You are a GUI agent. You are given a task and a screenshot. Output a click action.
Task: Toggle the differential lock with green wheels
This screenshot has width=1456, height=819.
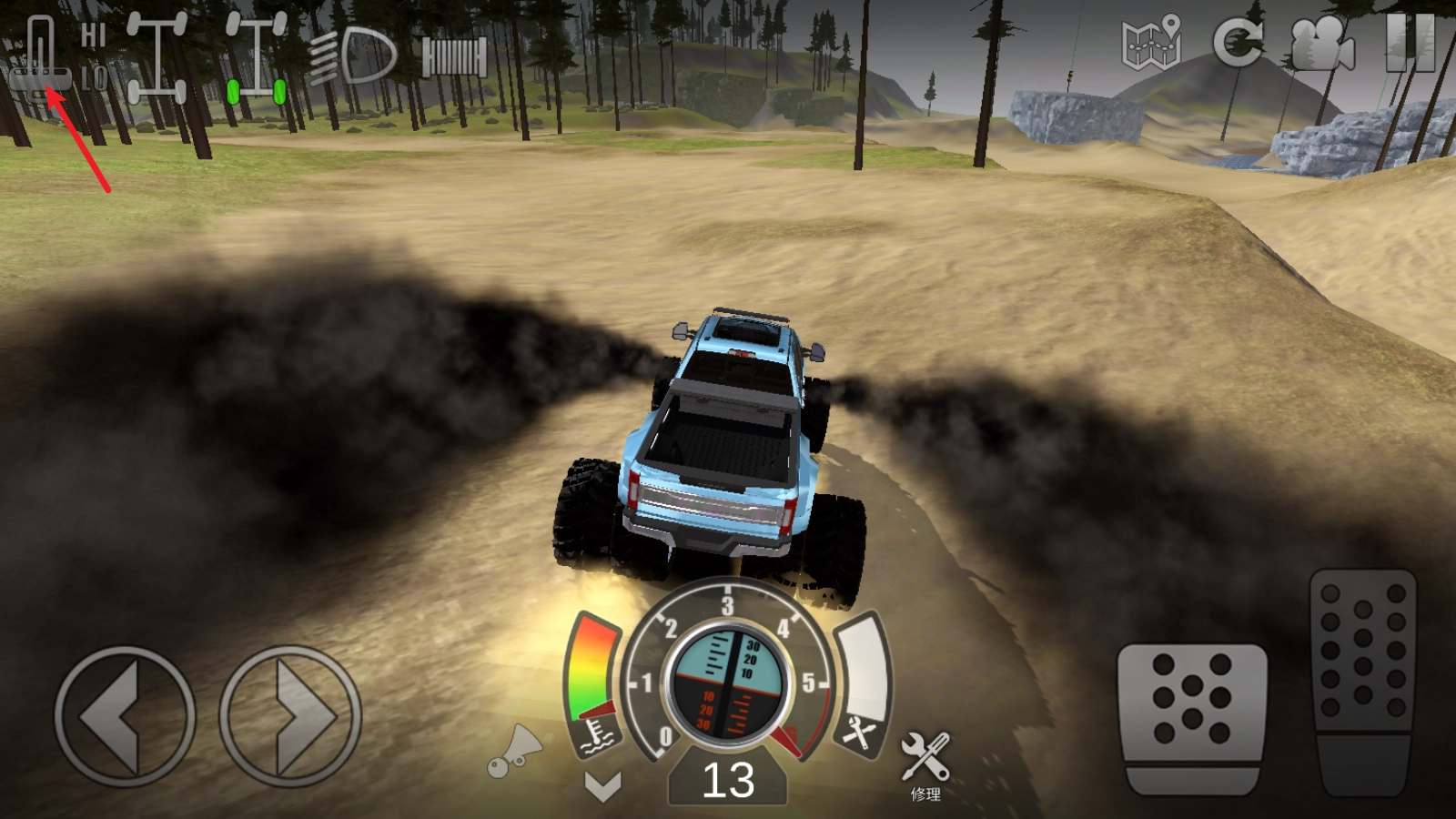pyautogui.click(x=257, y=58)
